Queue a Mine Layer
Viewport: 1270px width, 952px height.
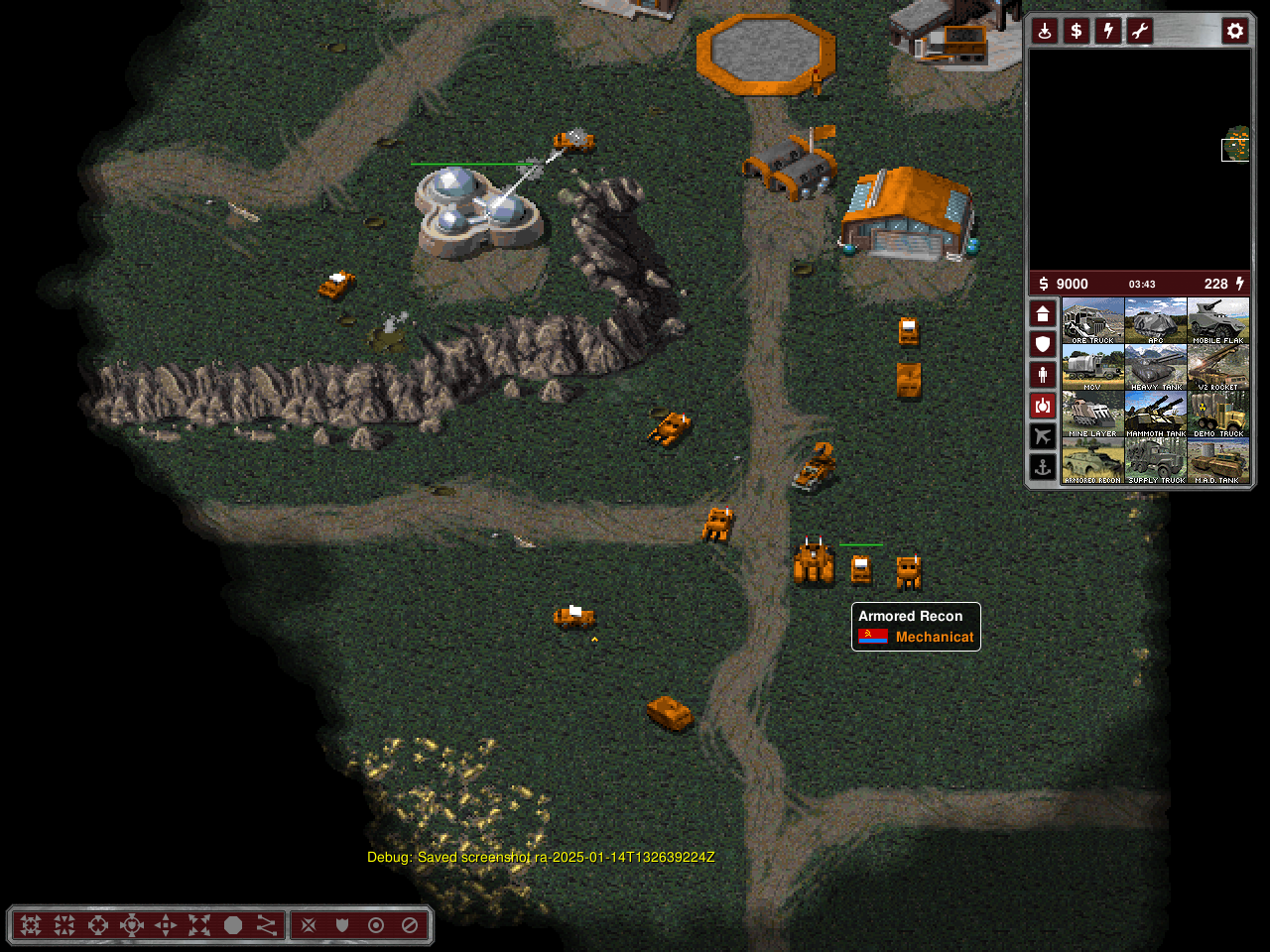1093,415
